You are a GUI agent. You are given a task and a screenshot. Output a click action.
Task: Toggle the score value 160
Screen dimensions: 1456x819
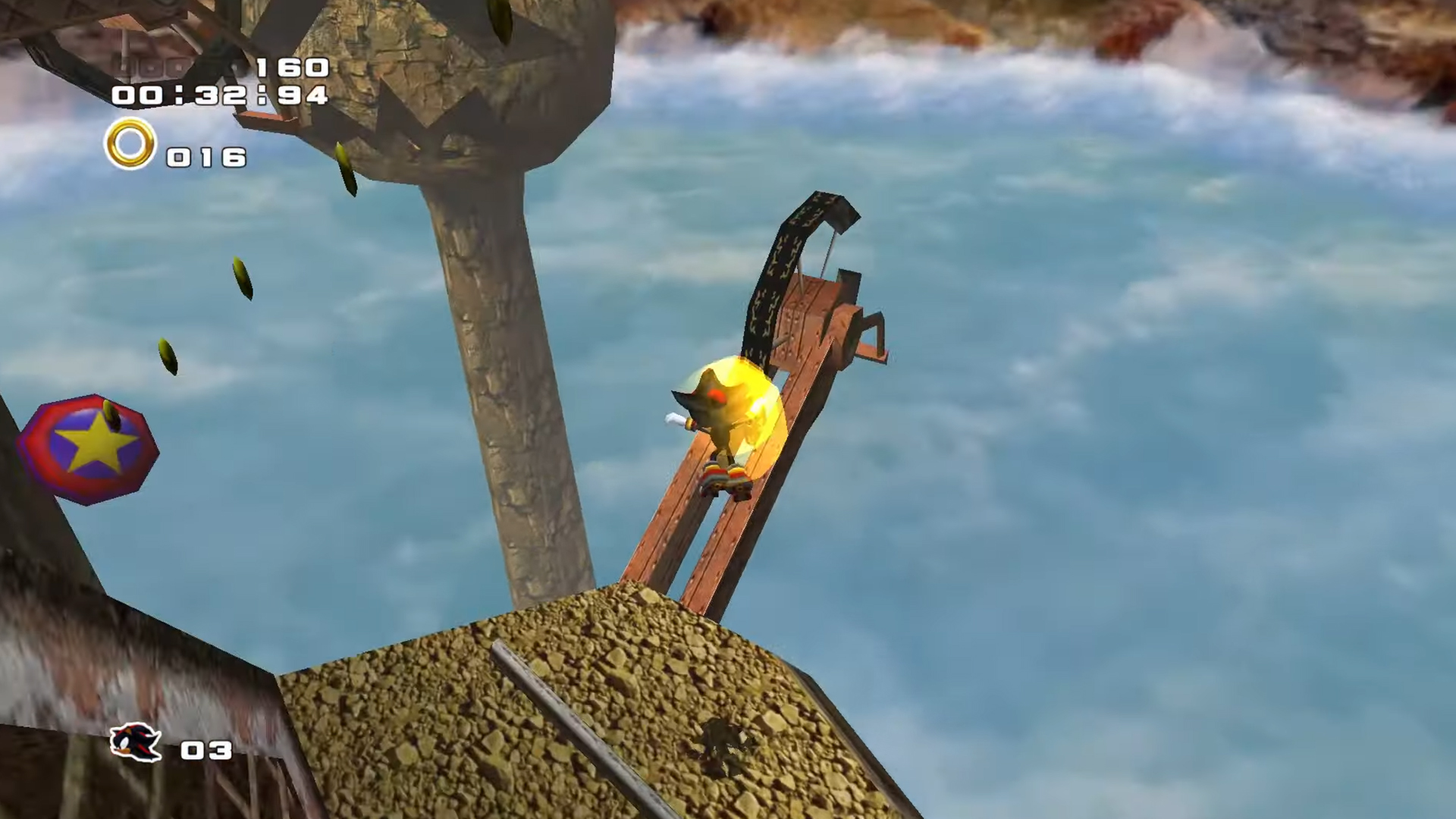(x=290, y=67)
